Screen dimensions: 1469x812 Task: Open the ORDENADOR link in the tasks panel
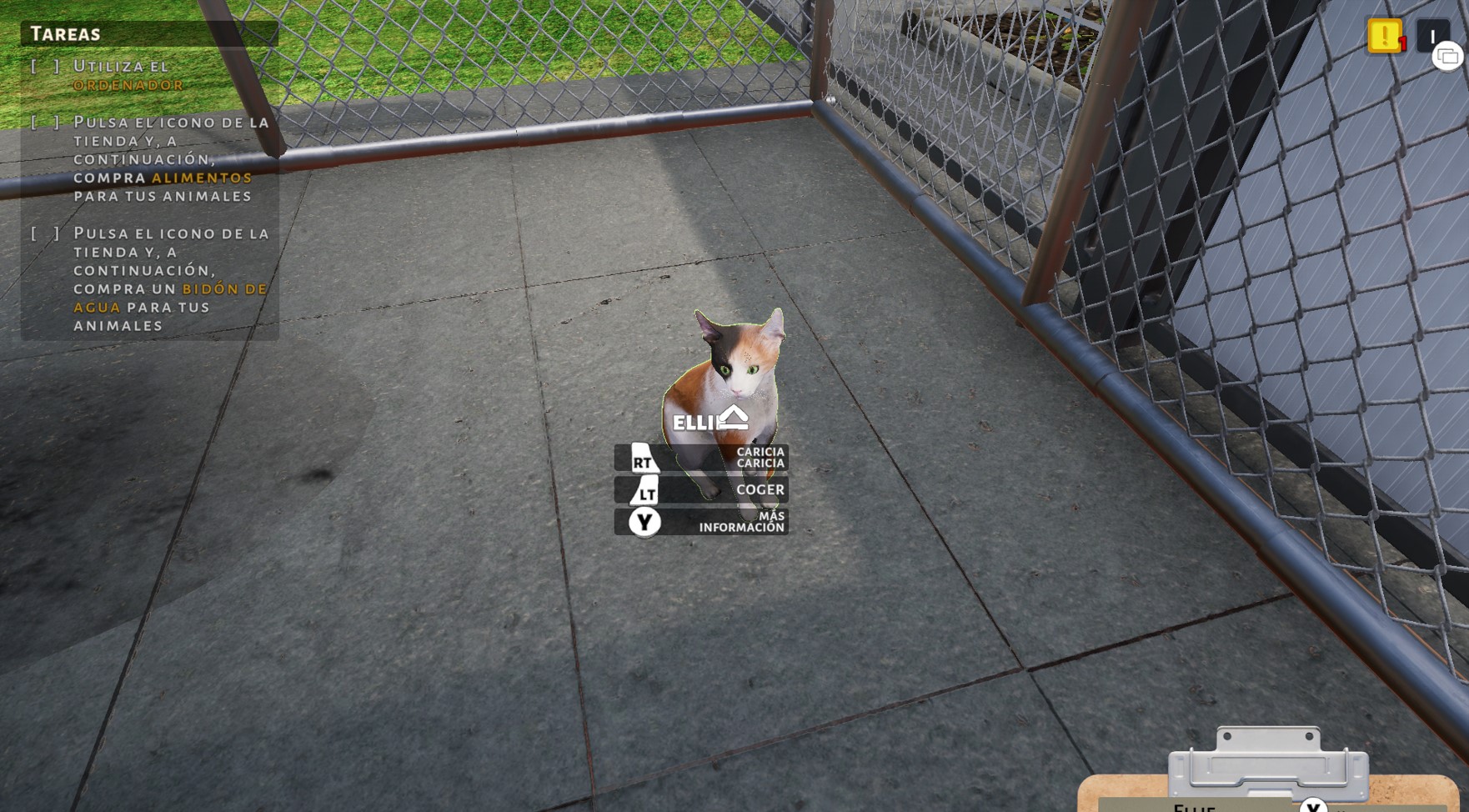128,85
